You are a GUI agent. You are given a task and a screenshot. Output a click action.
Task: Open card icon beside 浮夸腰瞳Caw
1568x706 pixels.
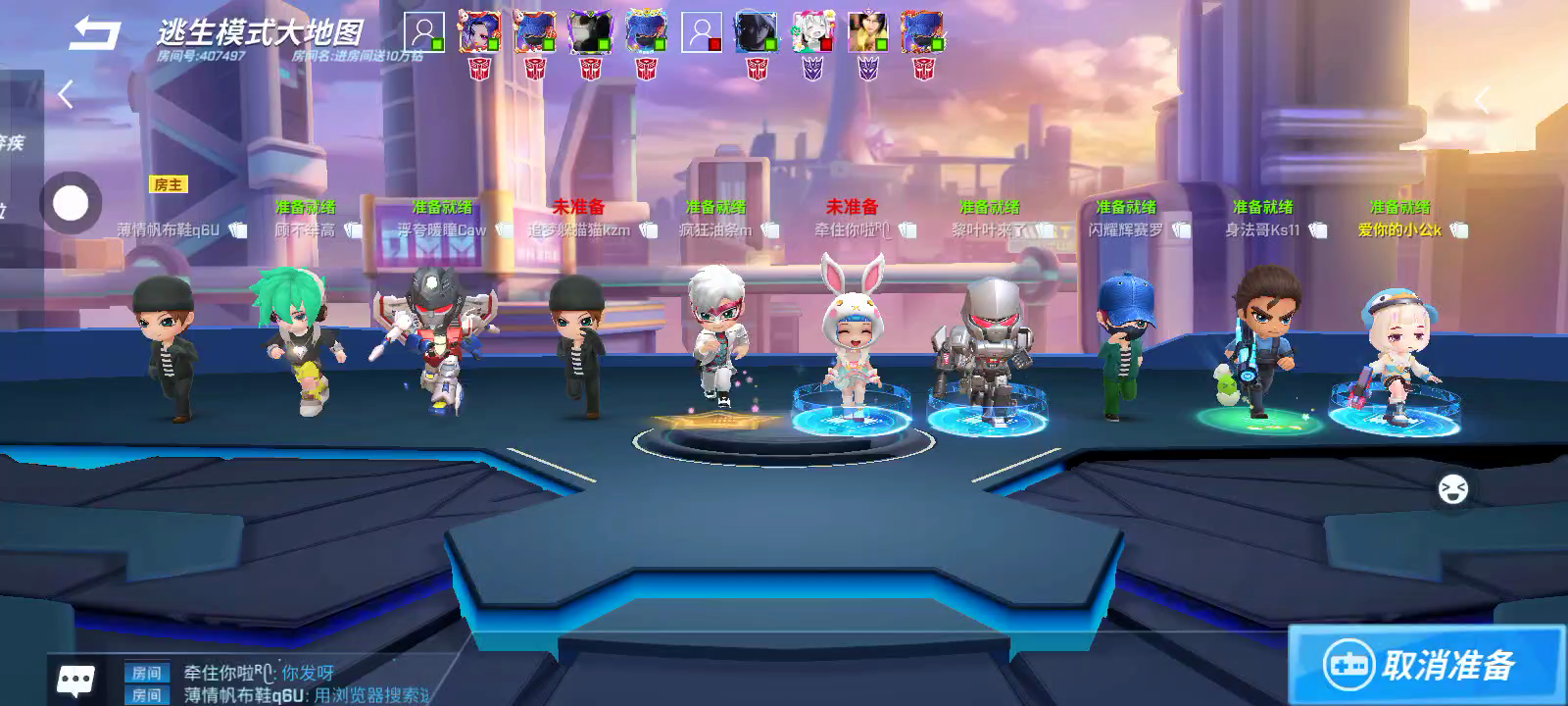504,230
